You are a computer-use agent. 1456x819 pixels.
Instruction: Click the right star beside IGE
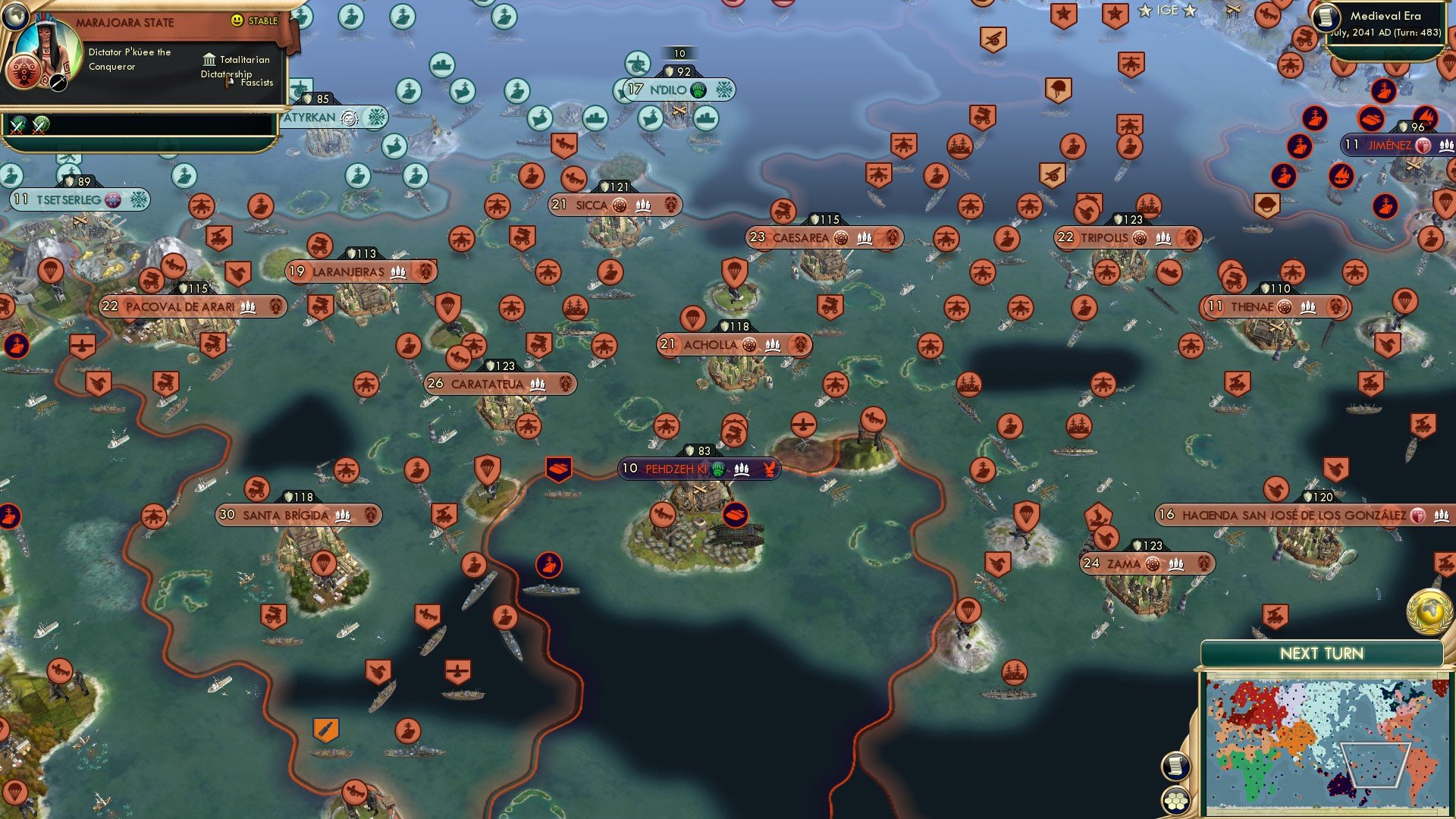[1188, 11]
